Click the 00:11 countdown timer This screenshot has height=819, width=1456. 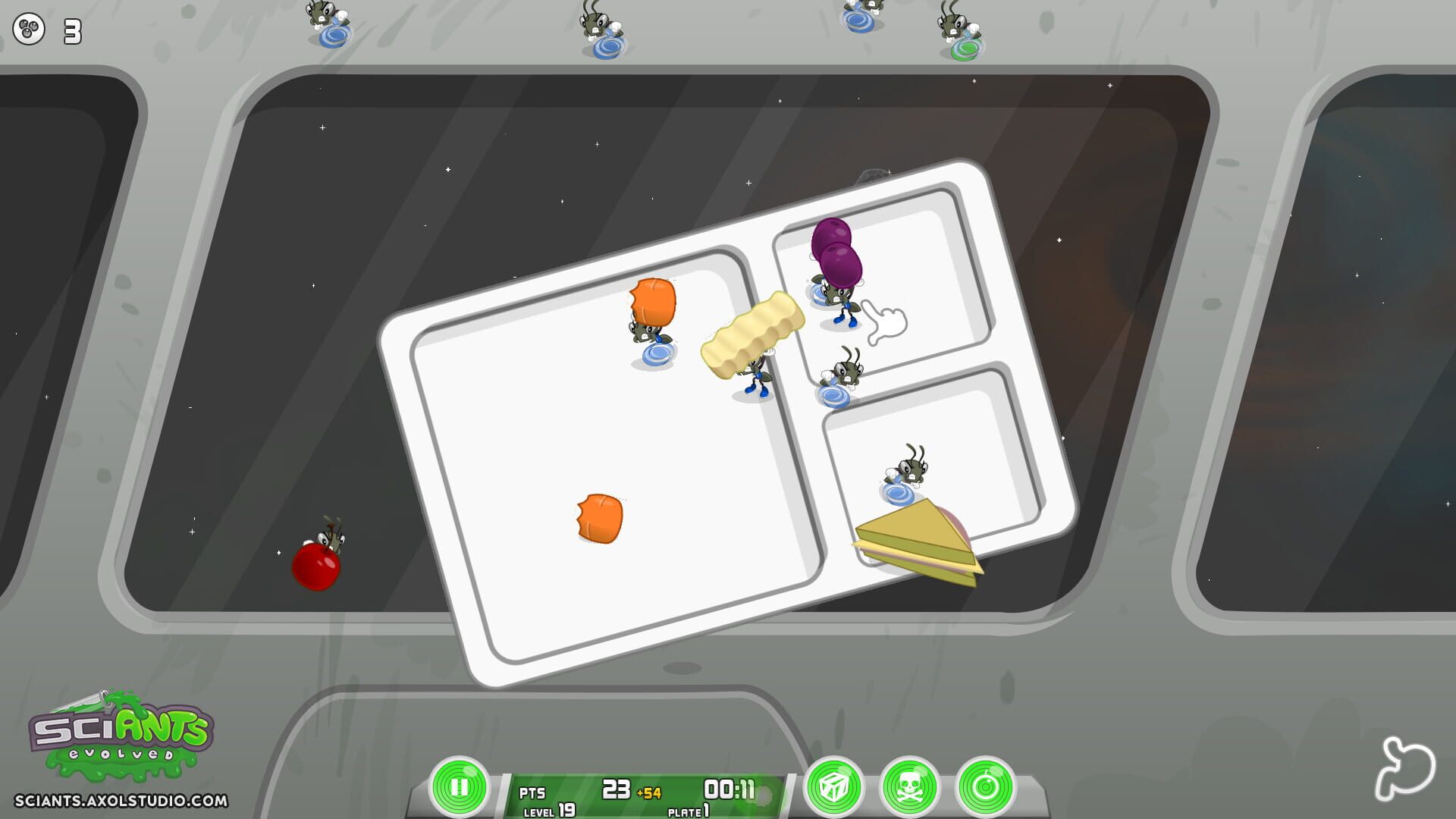coord(730,789)
